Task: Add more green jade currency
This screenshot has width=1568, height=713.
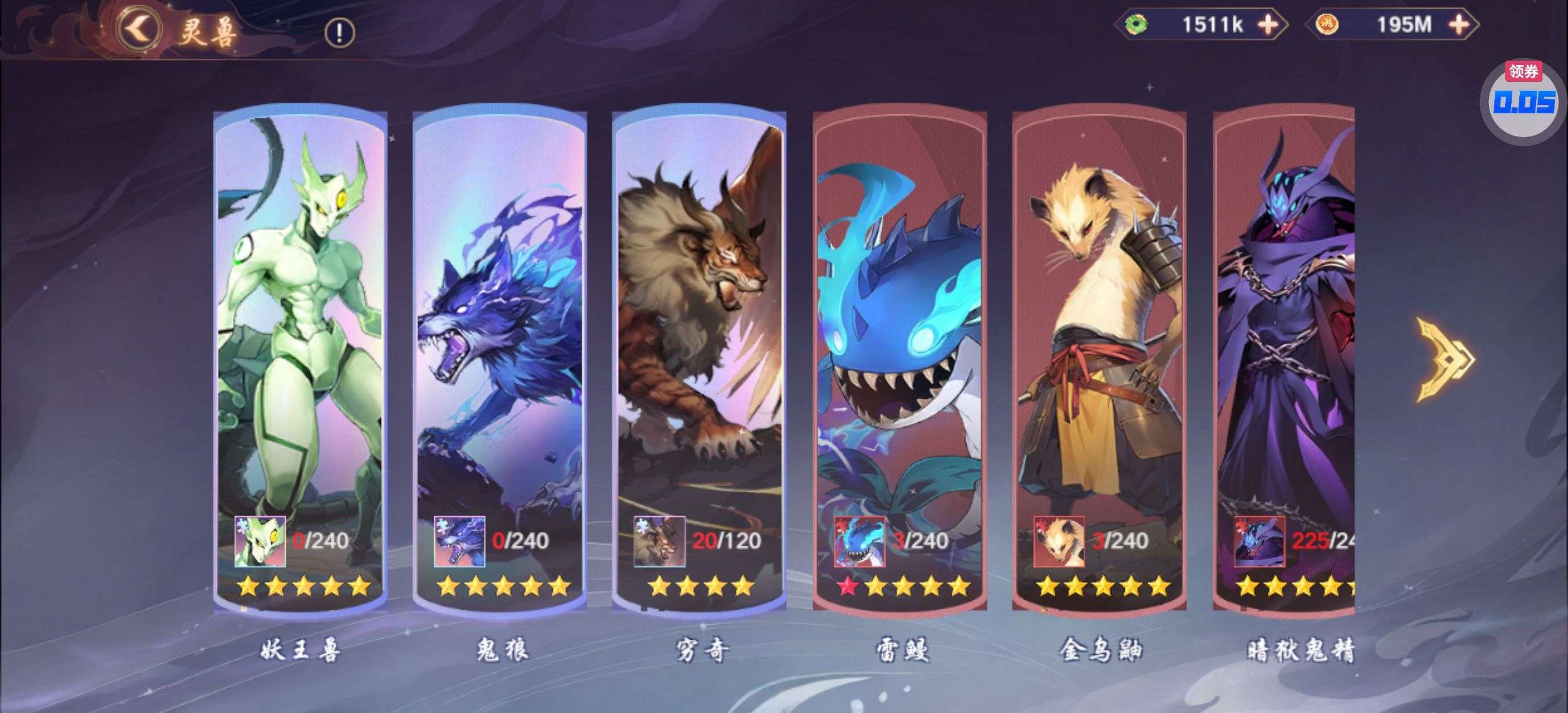Action: (x=1268, y=25)
